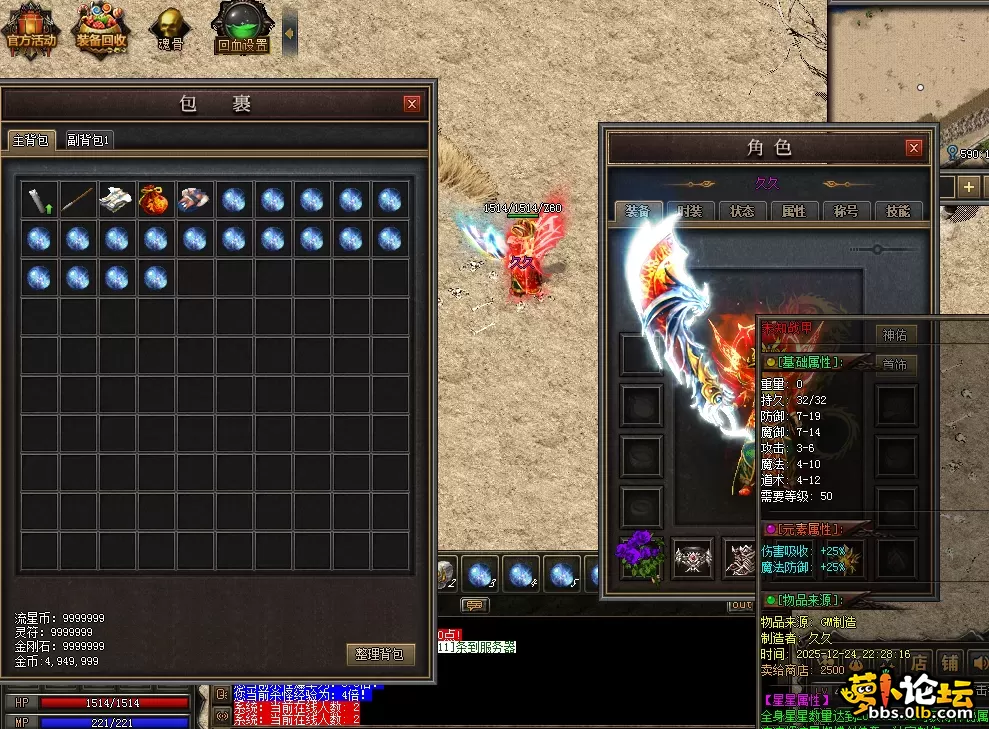Select the white scroll book item
This screenshot has height=729, width=989.
pyautogui.click(x=117, y=200)
